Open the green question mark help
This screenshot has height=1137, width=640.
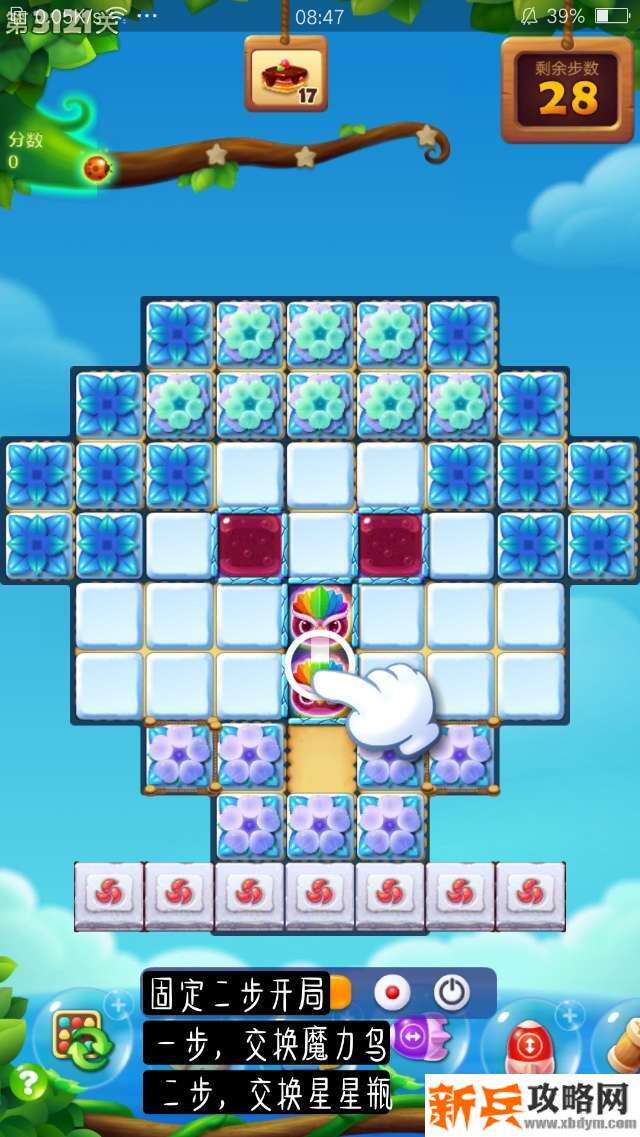click(x=29, y=1082)
